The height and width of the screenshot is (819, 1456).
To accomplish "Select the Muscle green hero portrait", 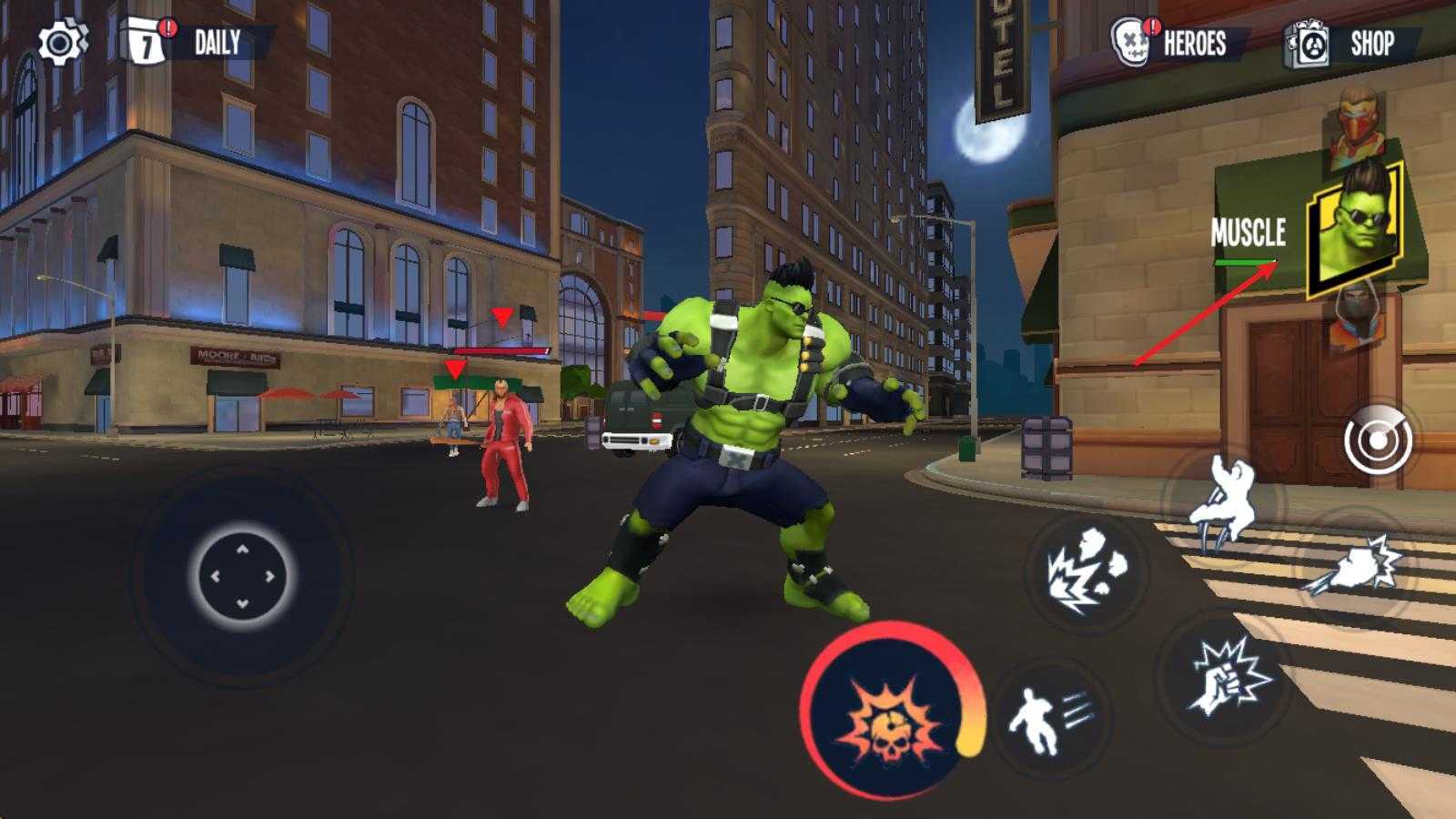I will [1354, 227].
